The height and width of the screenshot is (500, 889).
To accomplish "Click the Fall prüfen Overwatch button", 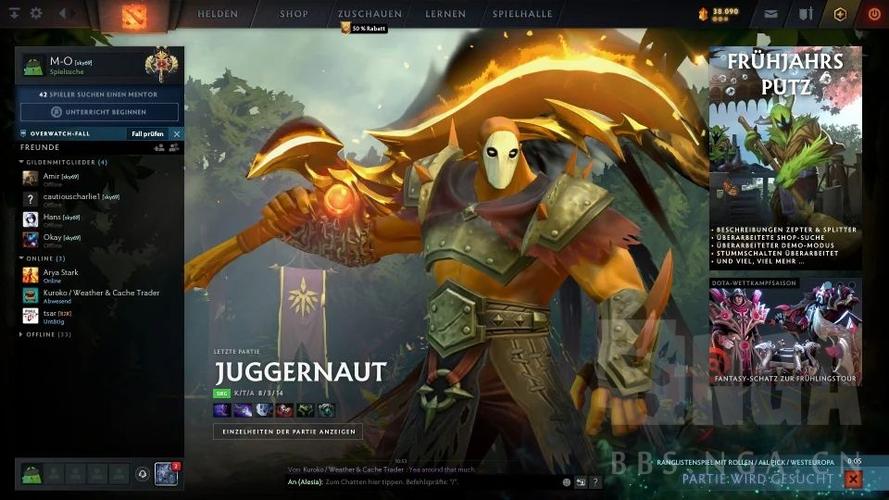I will click(146, 134).
